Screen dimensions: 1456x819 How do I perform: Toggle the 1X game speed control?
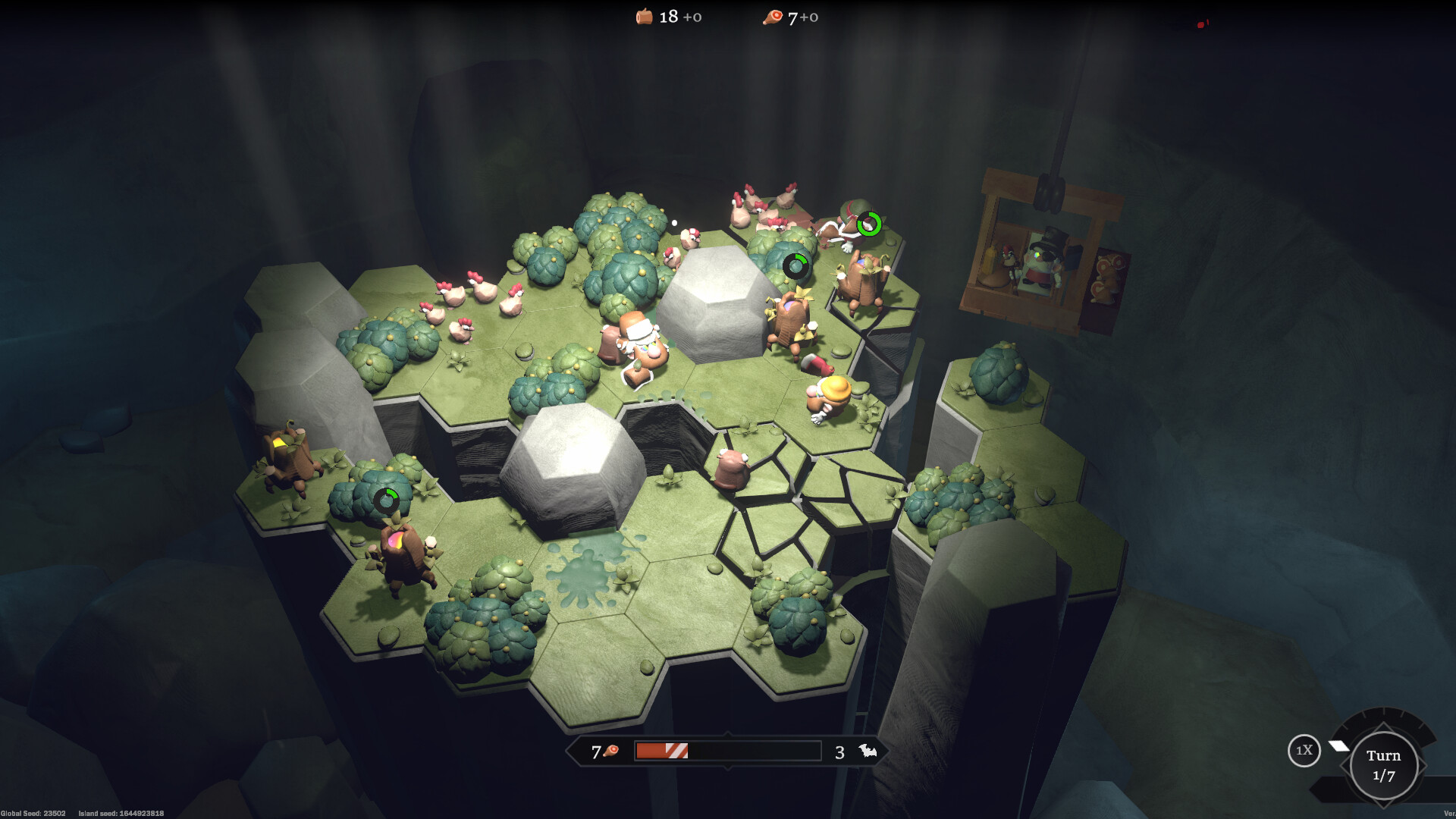tap(1305, 752)
